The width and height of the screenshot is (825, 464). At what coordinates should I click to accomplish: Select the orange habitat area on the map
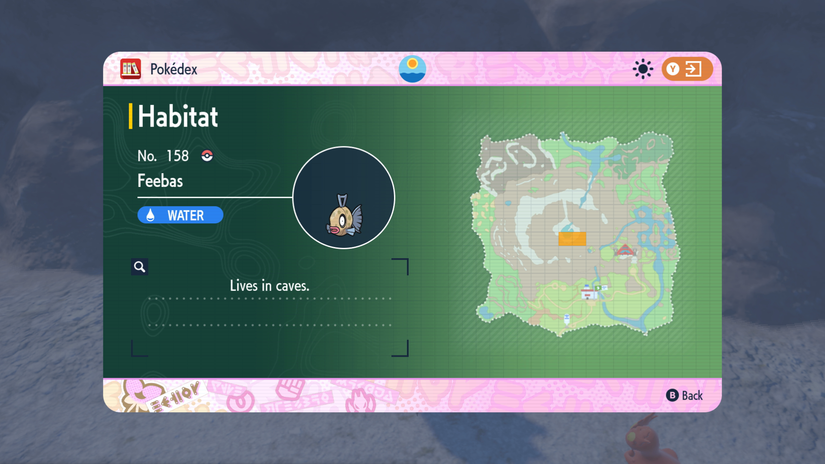572,238
